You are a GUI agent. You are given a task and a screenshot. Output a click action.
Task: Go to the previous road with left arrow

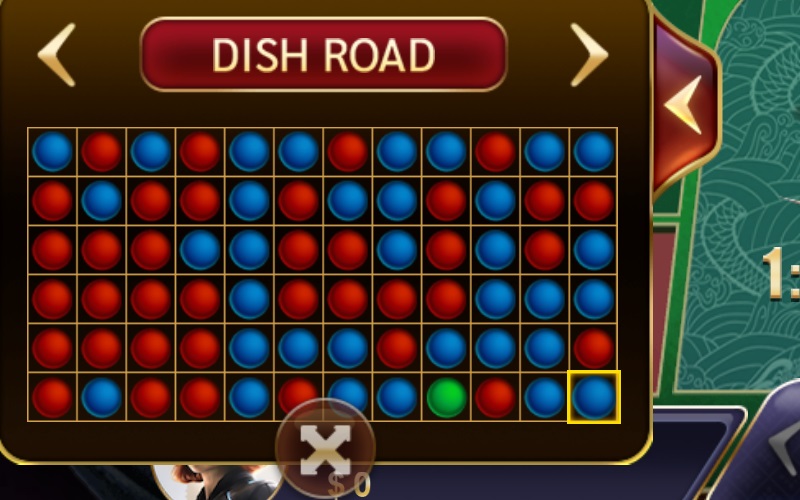(57, 54)
